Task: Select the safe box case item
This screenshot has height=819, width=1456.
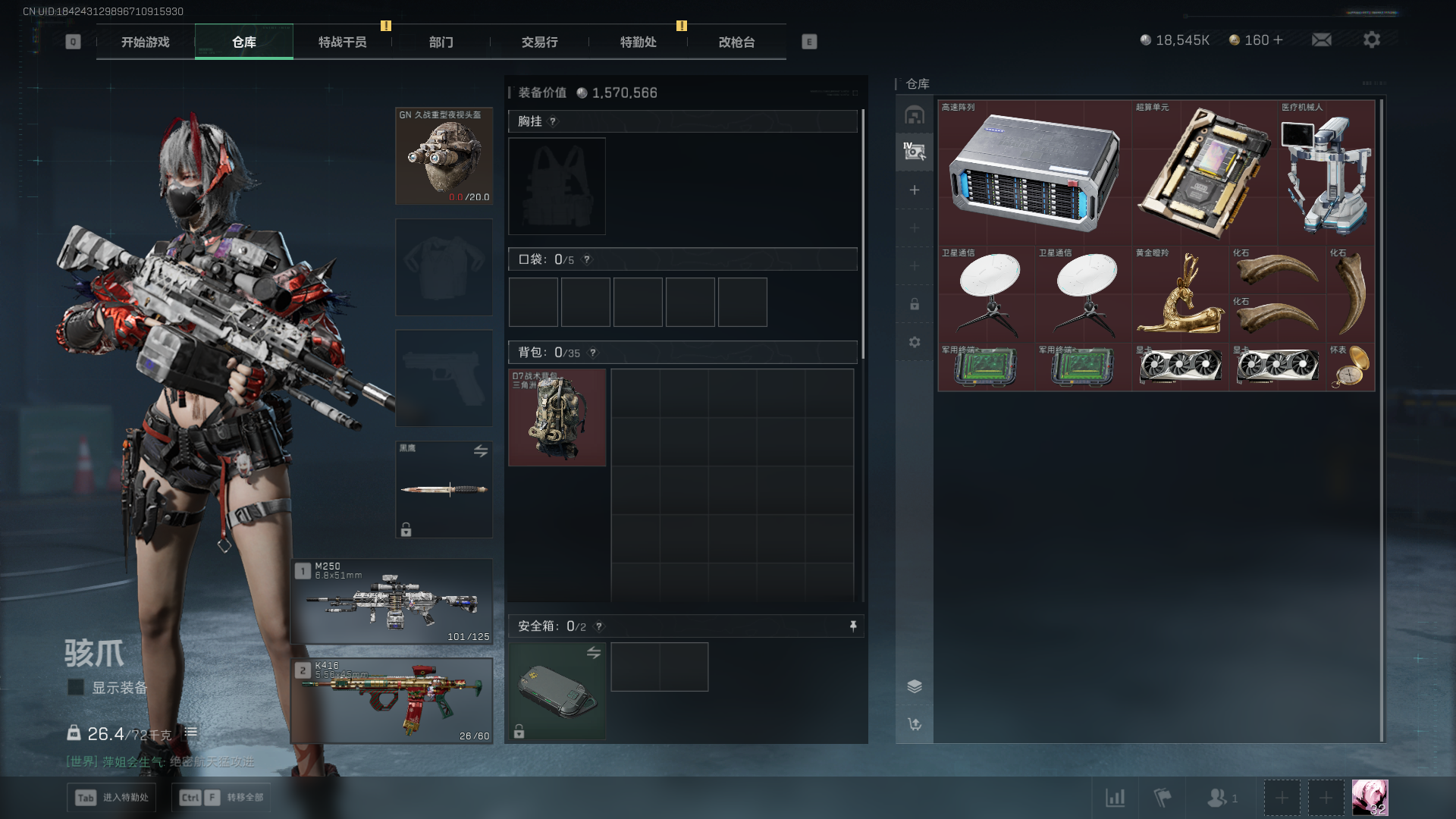Action: [x=557, y=691]
